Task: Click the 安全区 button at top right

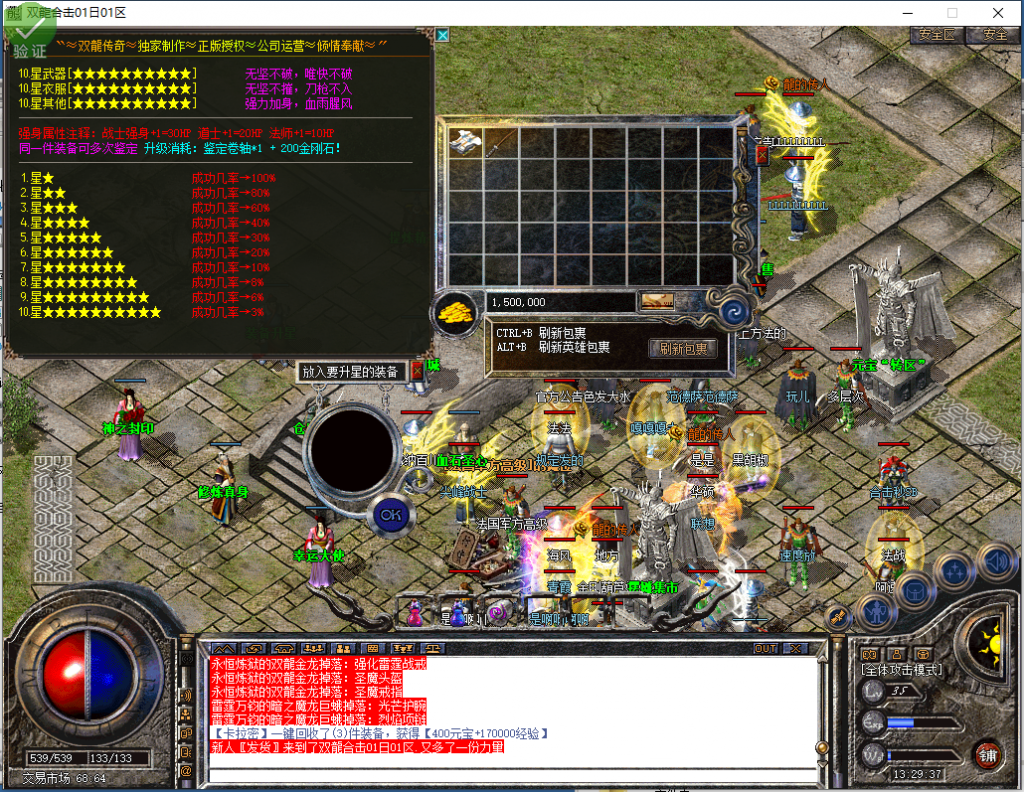Action: pyautogui.click(x=936, y=35)
